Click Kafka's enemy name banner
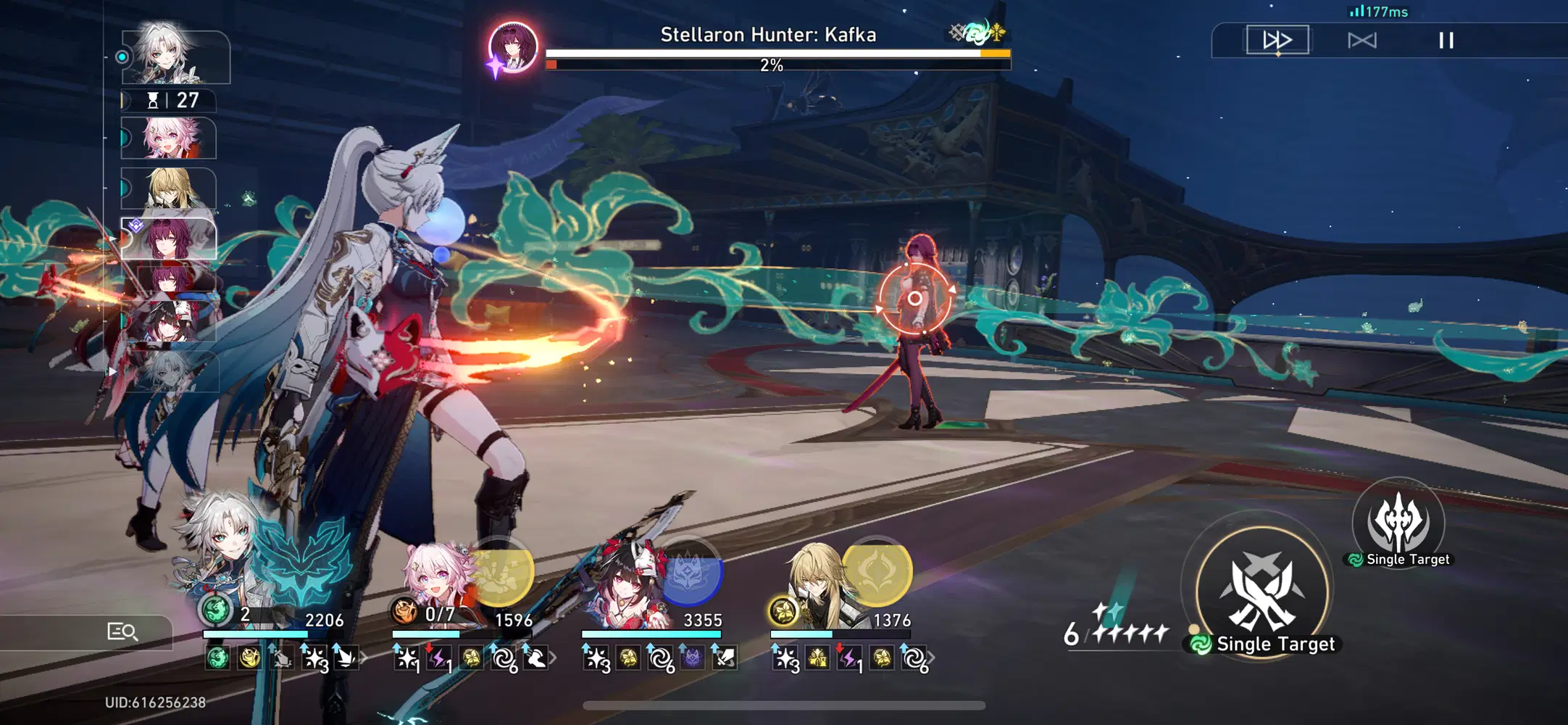 pos(768,34)
